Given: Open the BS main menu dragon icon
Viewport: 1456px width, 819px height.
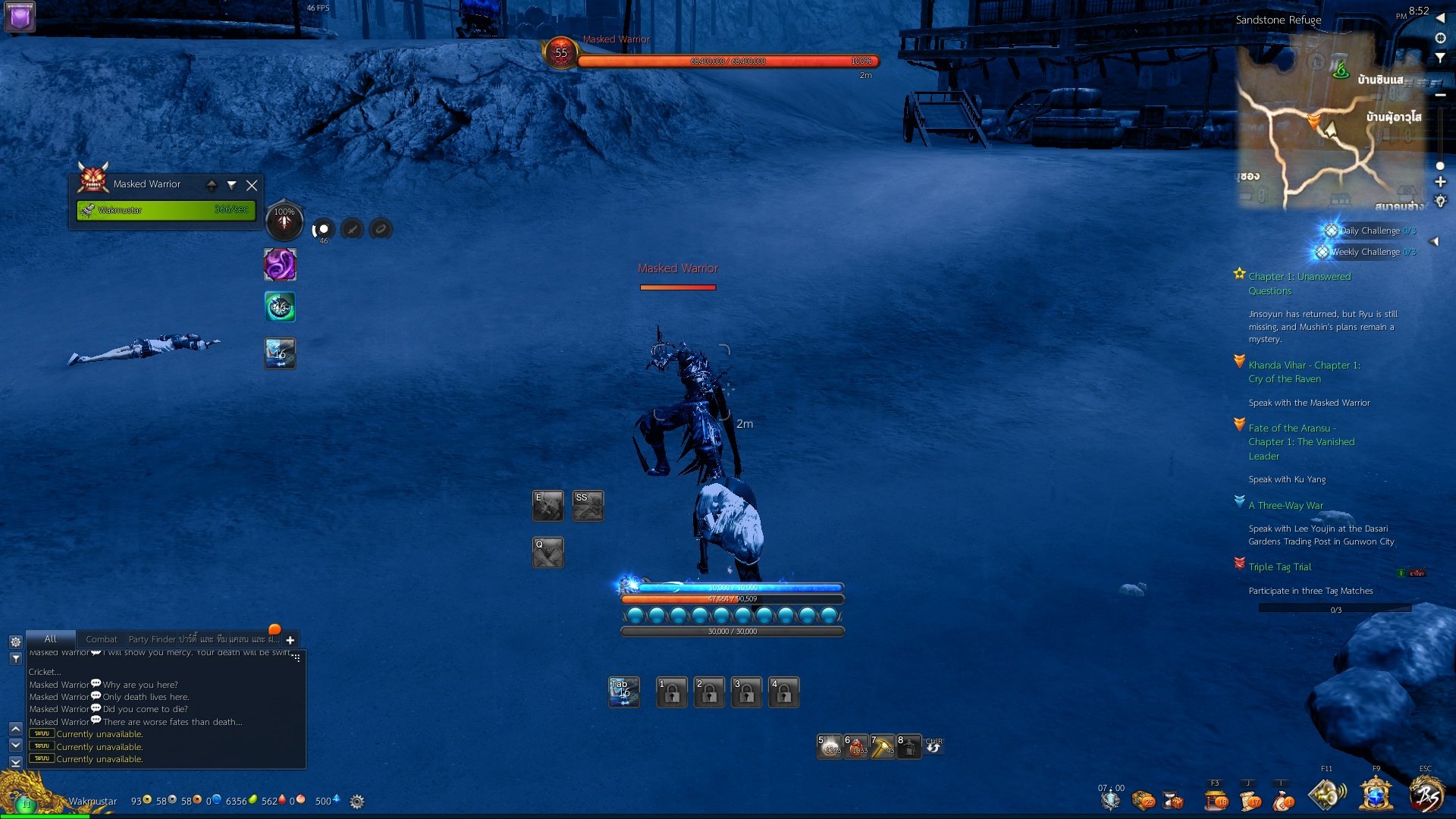Looking at the screenshot, I should (x=1427, y=796).
